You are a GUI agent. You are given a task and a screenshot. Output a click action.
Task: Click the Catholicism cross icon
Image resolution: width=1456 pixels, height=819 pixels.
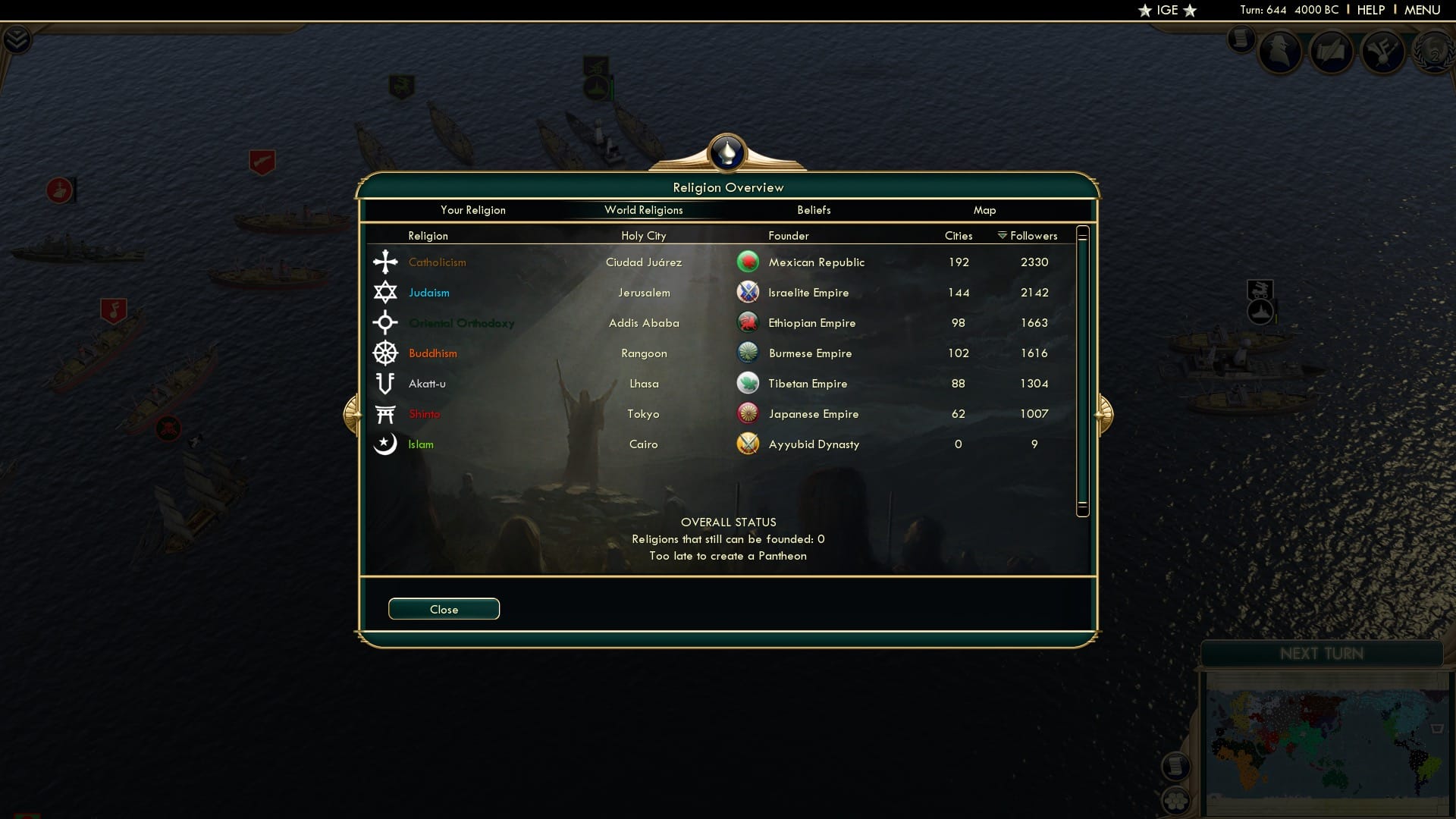386,262
